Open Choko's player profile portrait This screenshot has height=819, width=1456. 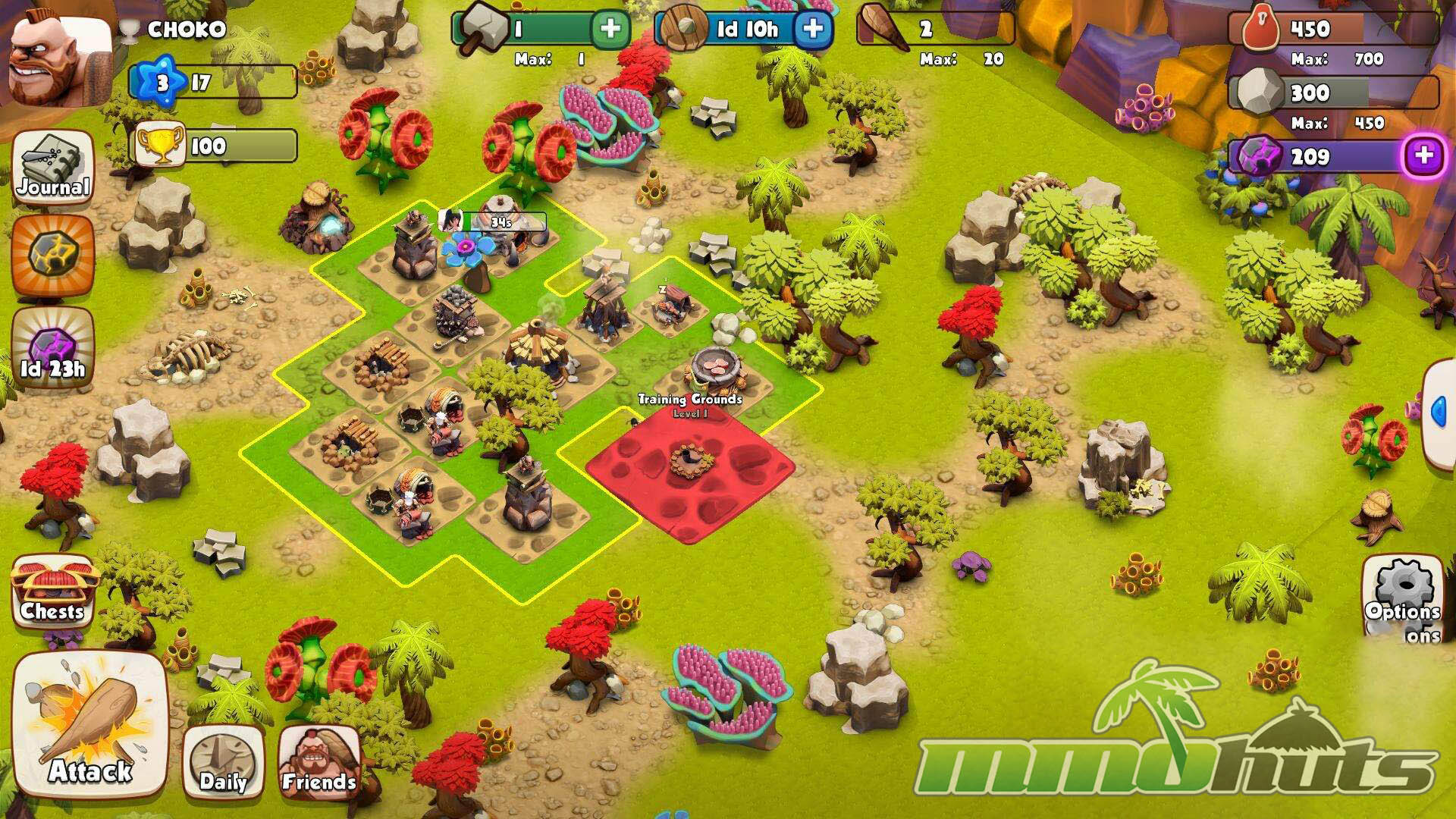[59, 61]
